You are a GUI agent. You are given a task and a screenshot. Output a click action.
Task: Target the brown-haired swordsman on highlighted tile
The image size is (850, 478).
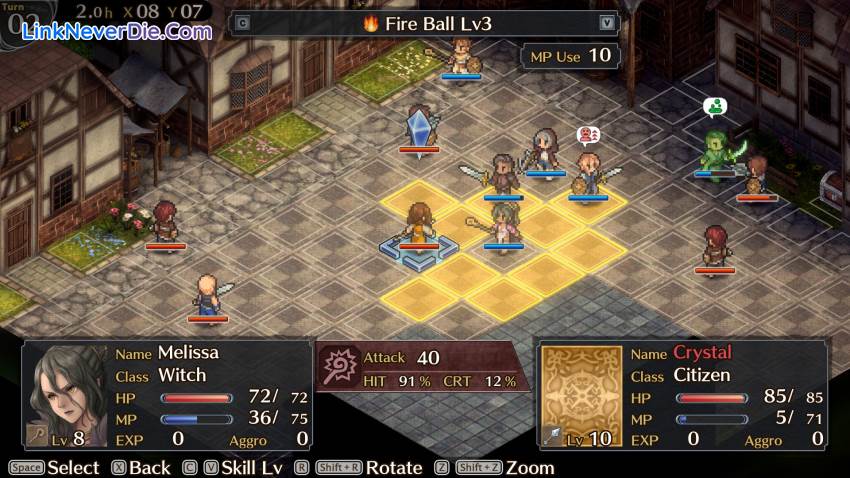(x=502, y=176)
